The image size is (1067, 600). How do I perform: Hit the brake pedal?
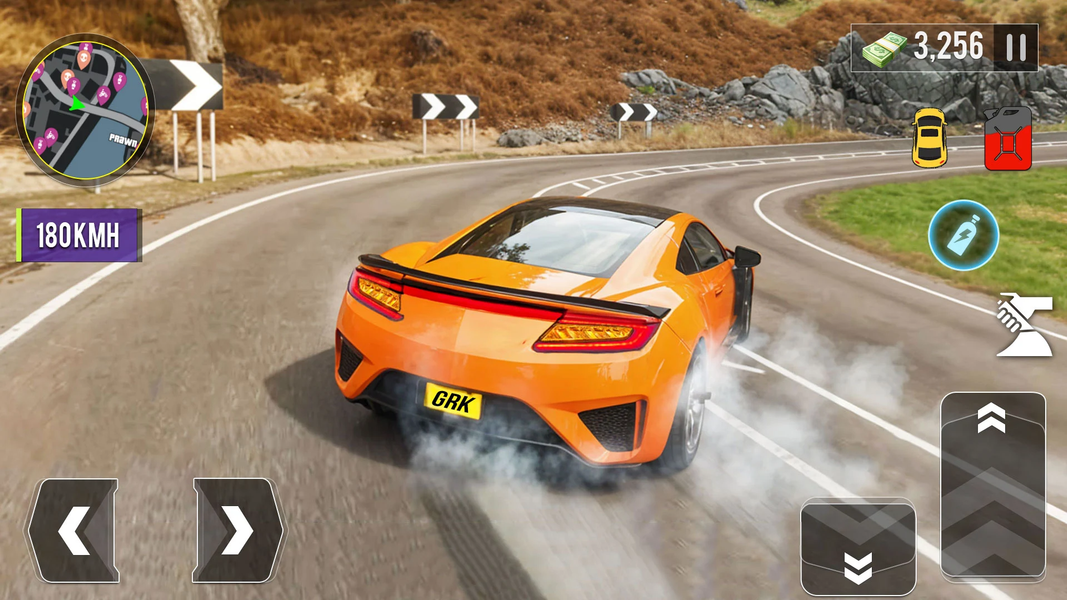pyautogui.click(x=858, y=548)
